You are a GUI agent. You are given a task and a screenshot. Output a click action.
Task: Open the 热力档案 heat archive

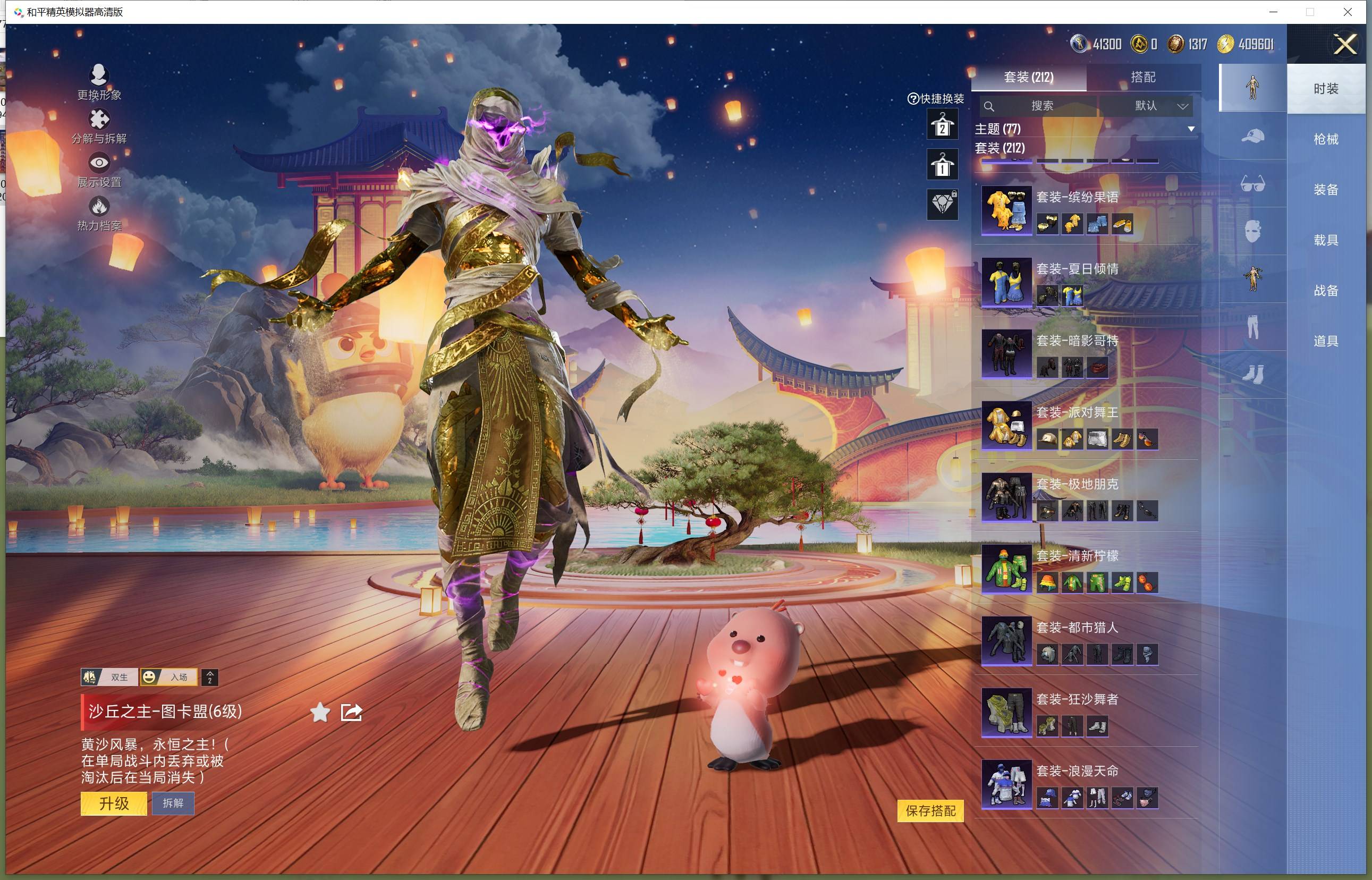click(99, 213)
